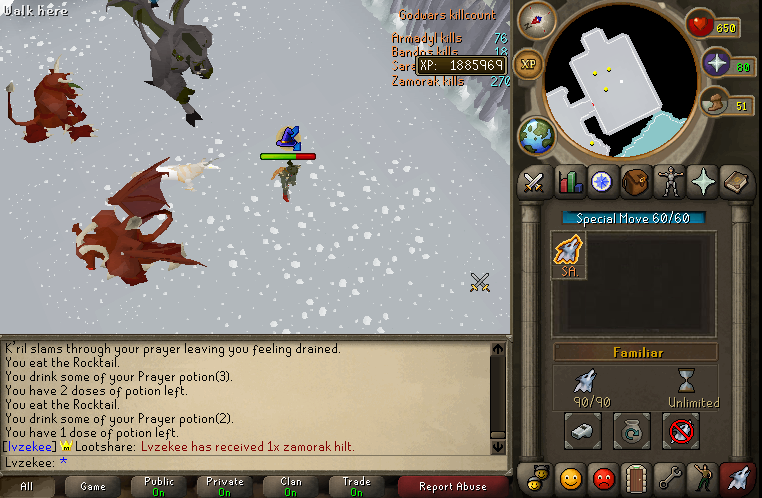This screenshot has width=762, height=498.
Task: Toggle the Clan chat filter
Action: (291, 486)
